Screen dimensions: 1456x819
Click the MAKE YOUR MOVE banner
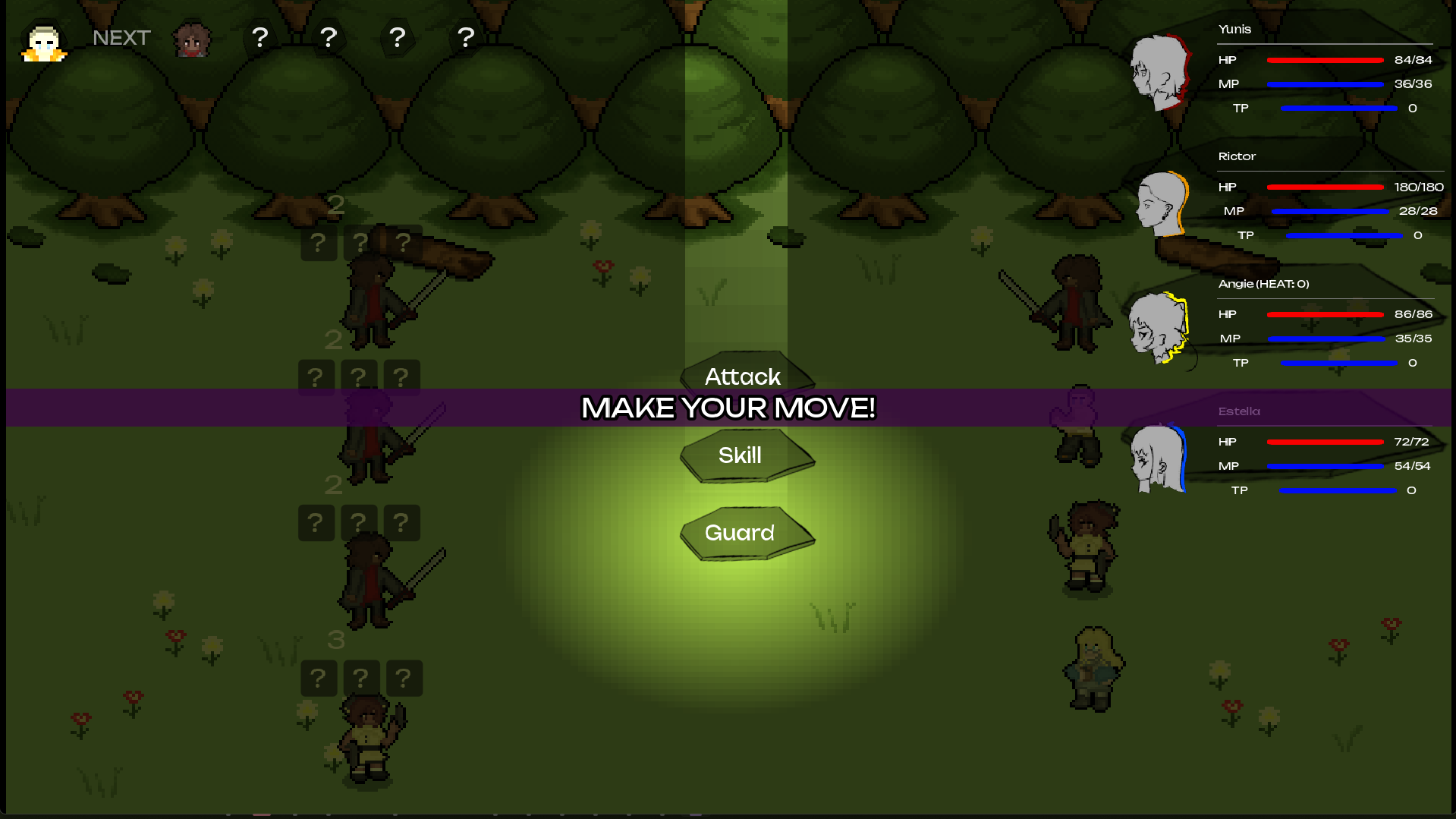[728, 408]
